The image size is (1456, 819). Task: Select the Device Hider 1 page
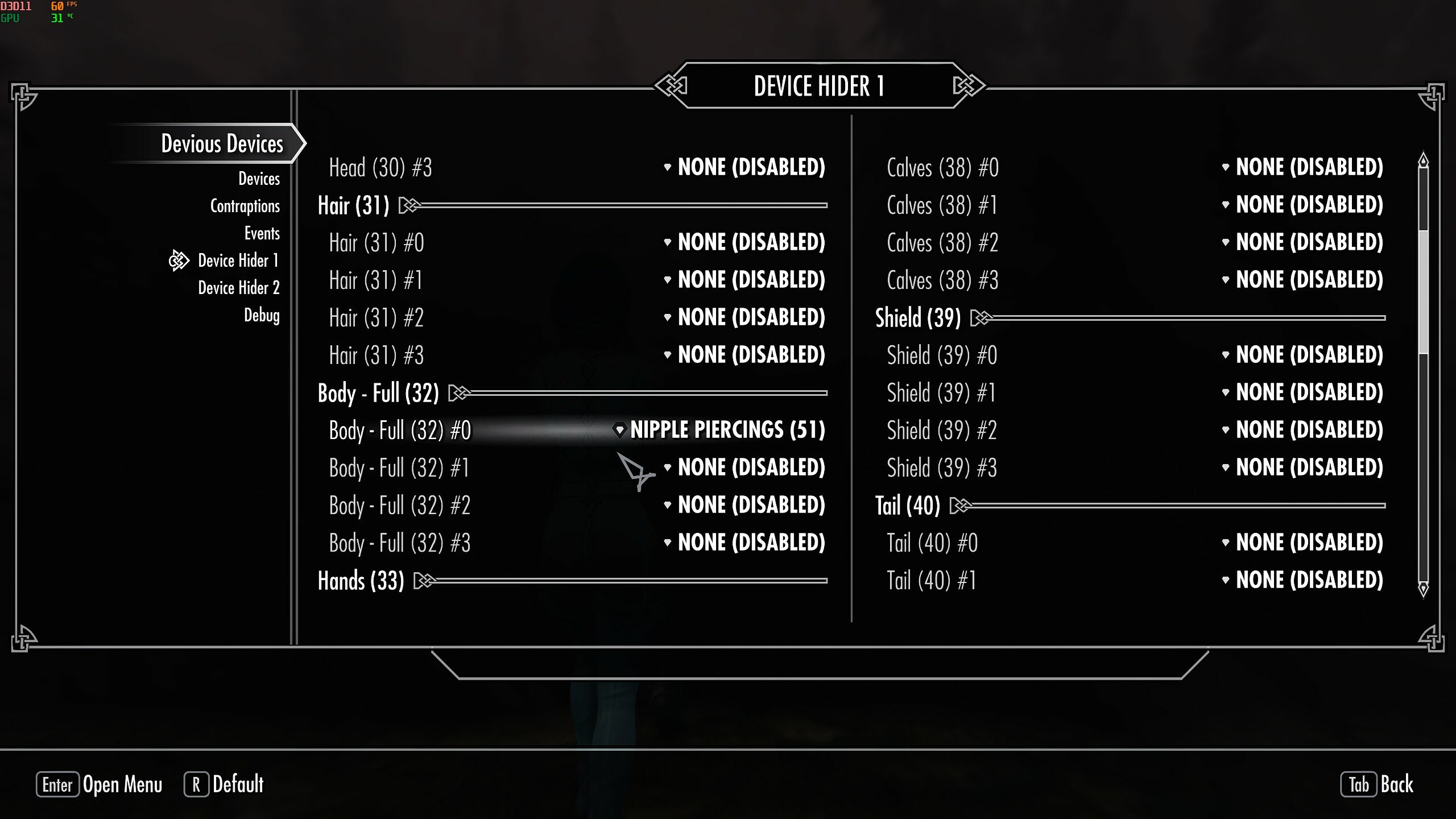click(238, 260)
